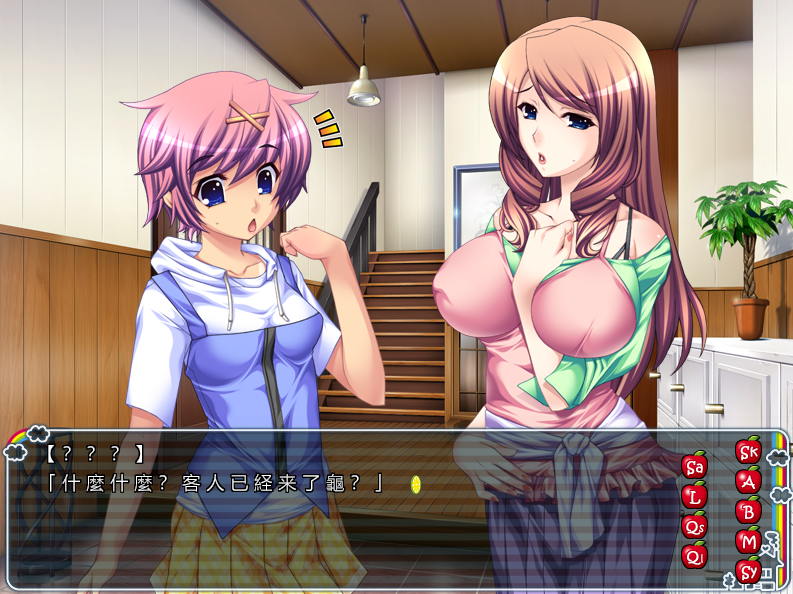The image size is (793, 594).
Task: Quick load using the Ql apple
Action: pyautogui.click(x=694, y=555)
